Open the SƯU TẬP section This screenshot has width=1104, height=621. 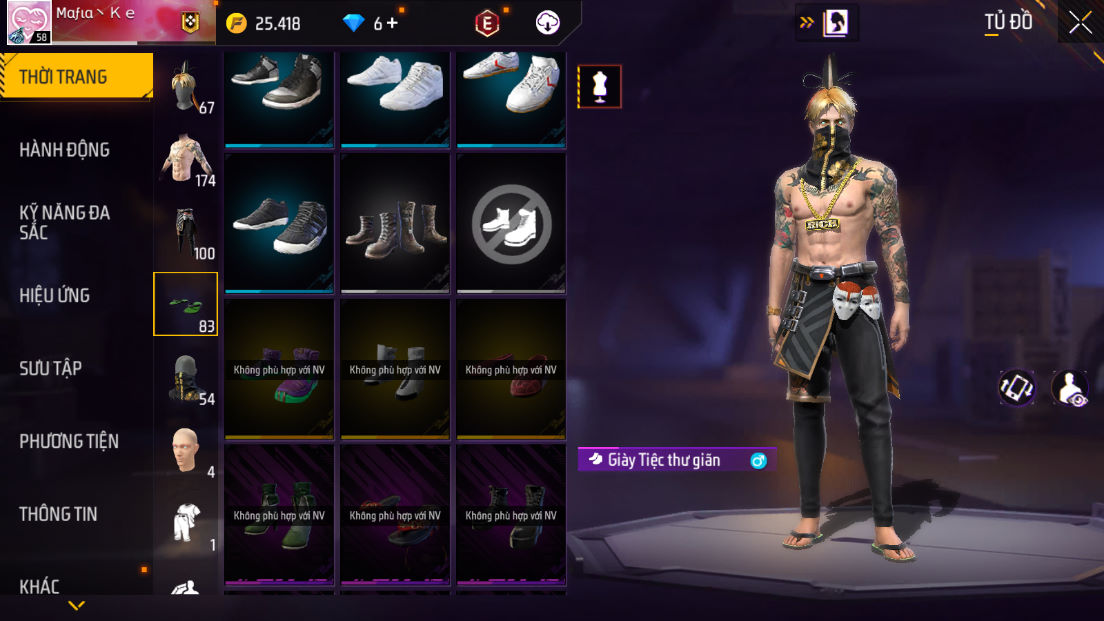tap(51, 368)
